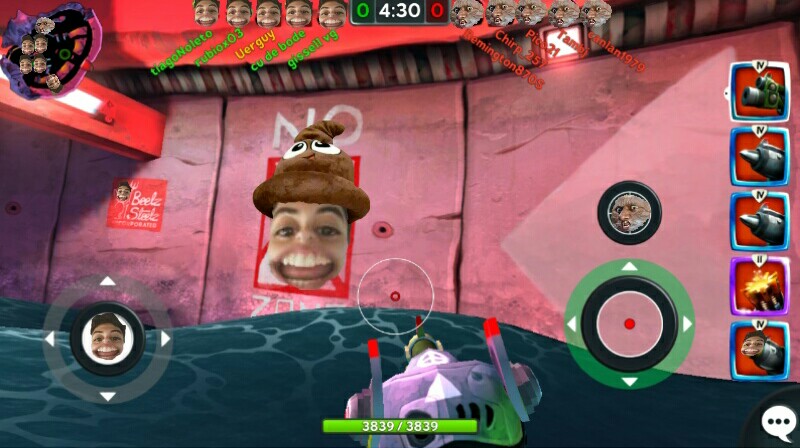
Task: Select tiagoNolete's green team portrait
Action: [206, 13]
